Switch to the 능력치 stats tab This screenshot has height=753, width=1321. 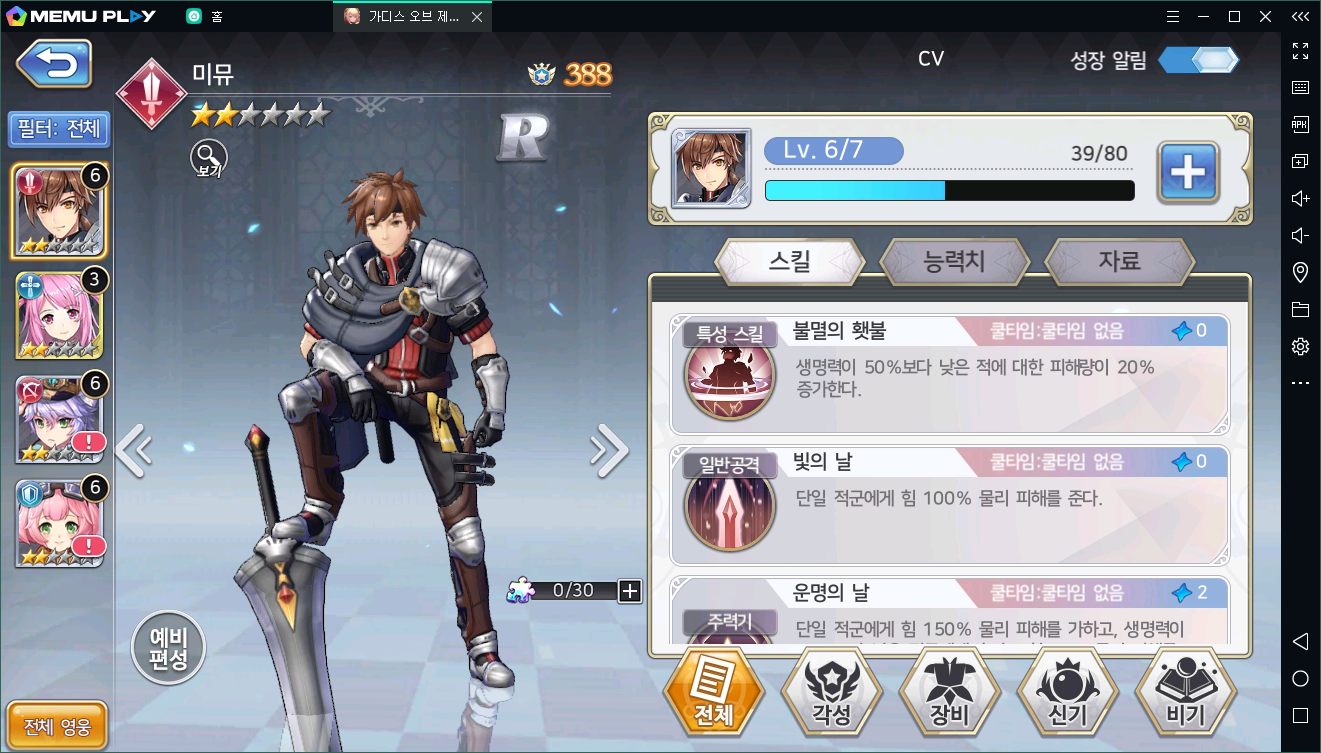955,262
